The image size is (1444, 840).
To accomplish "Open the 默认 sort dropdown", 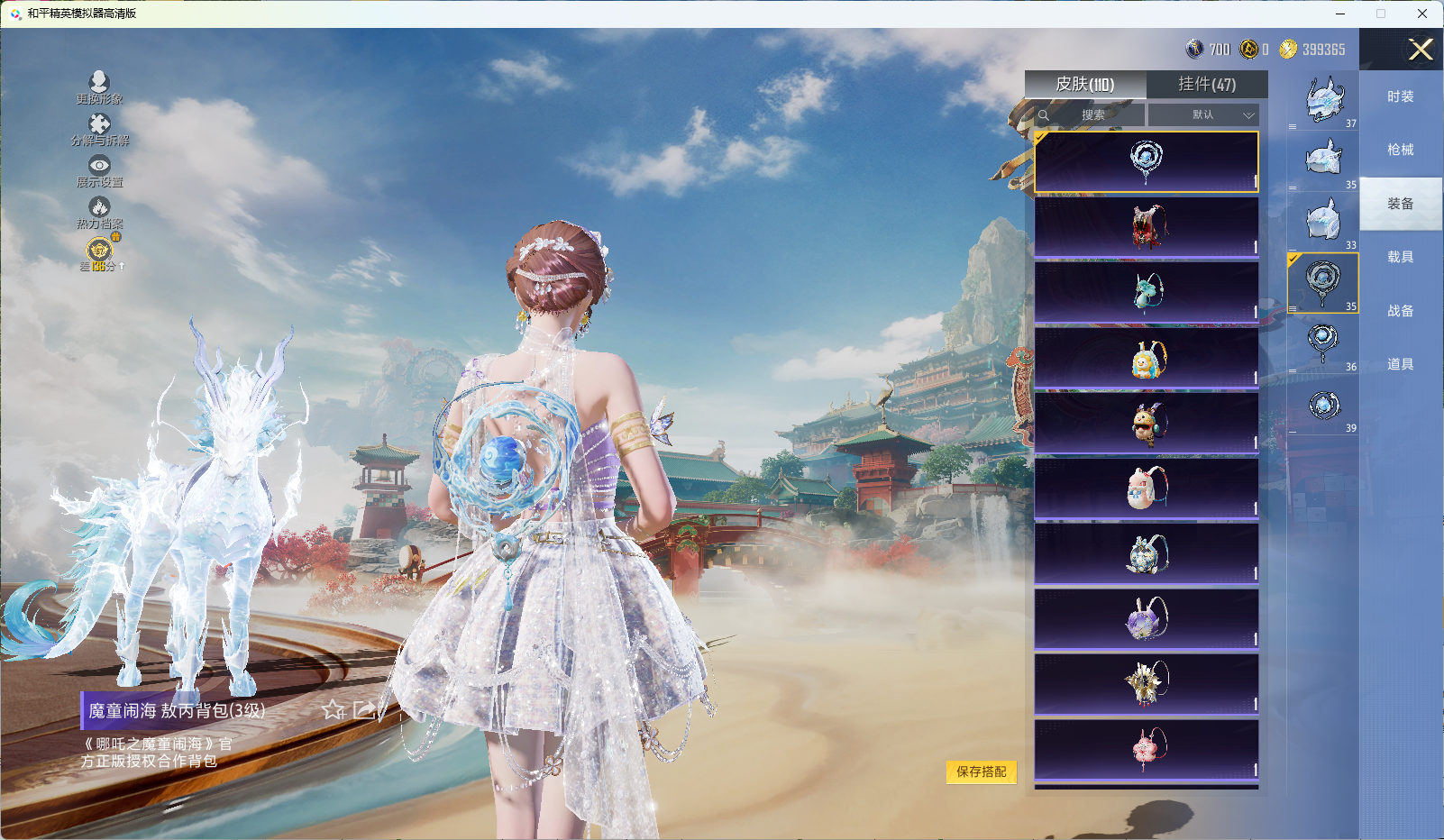I will (x=1202, y=114).
